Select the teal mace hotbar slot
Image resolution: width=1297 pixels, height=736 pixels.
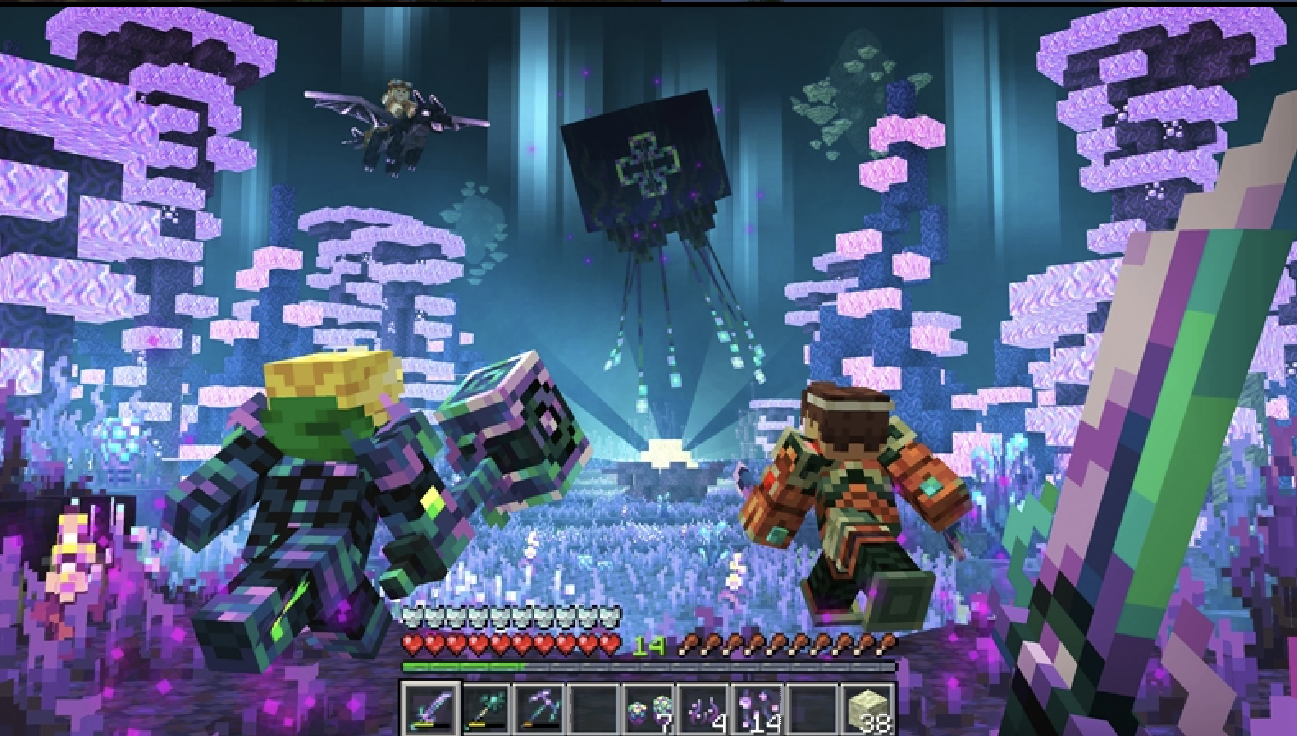click(485, 708)
